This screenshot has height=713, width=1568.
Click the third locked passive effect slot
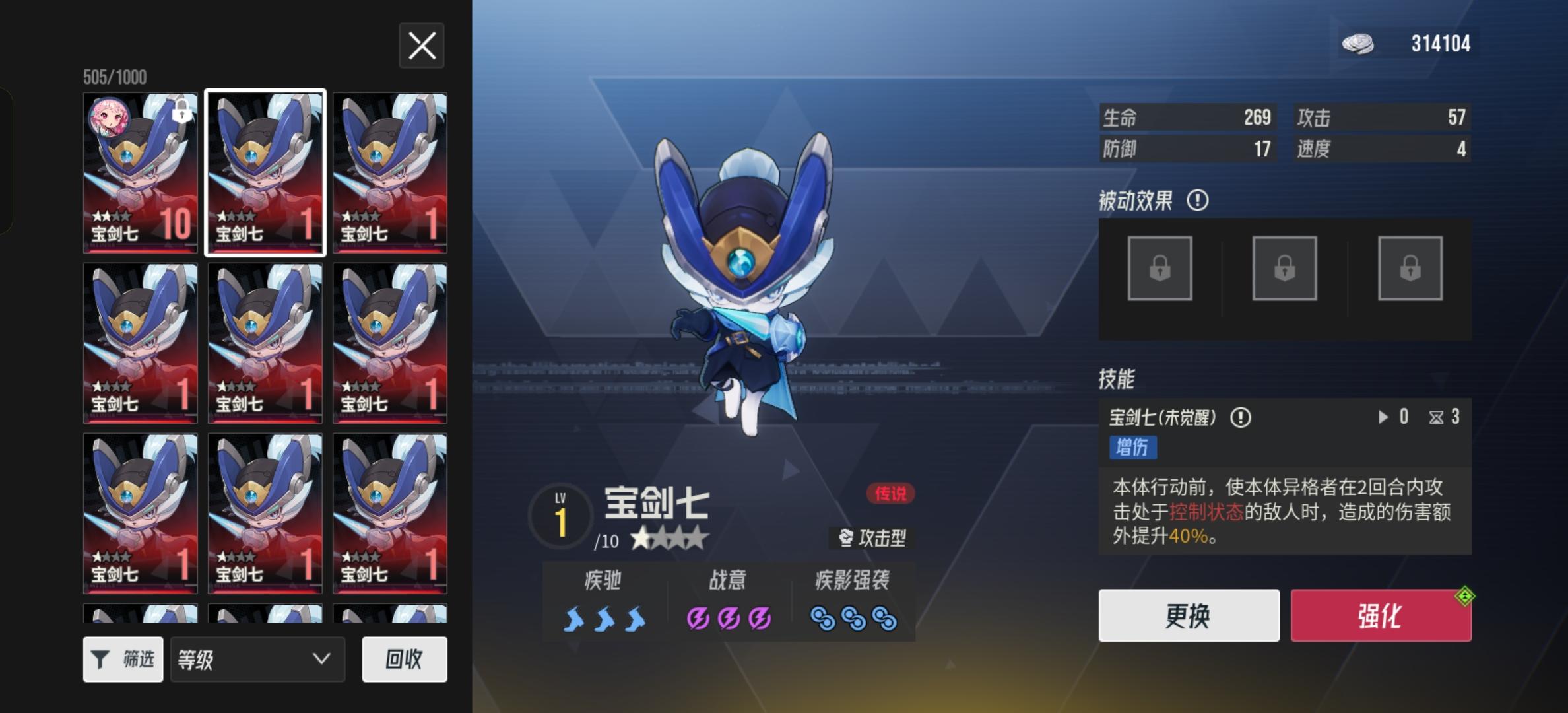pyautogui.click(x=1410, y=269)
